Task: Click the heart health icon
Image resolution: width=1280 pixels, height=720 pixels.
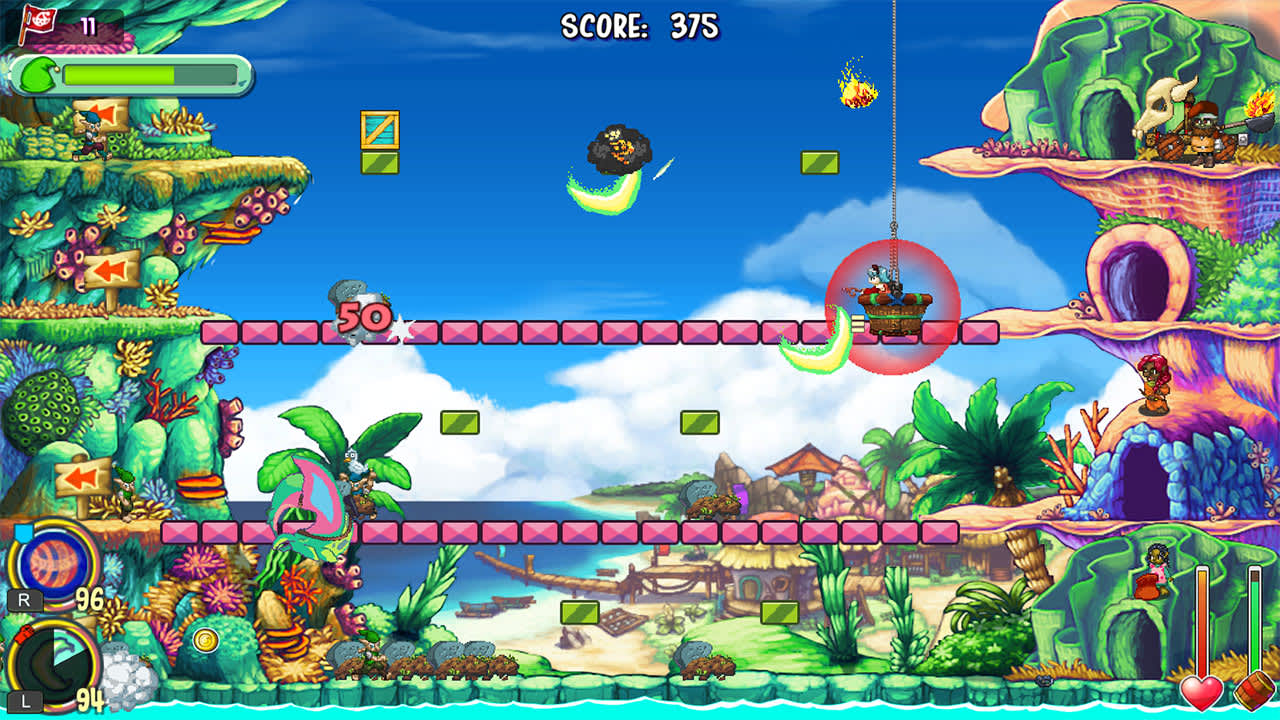Action: (1204, 691)
